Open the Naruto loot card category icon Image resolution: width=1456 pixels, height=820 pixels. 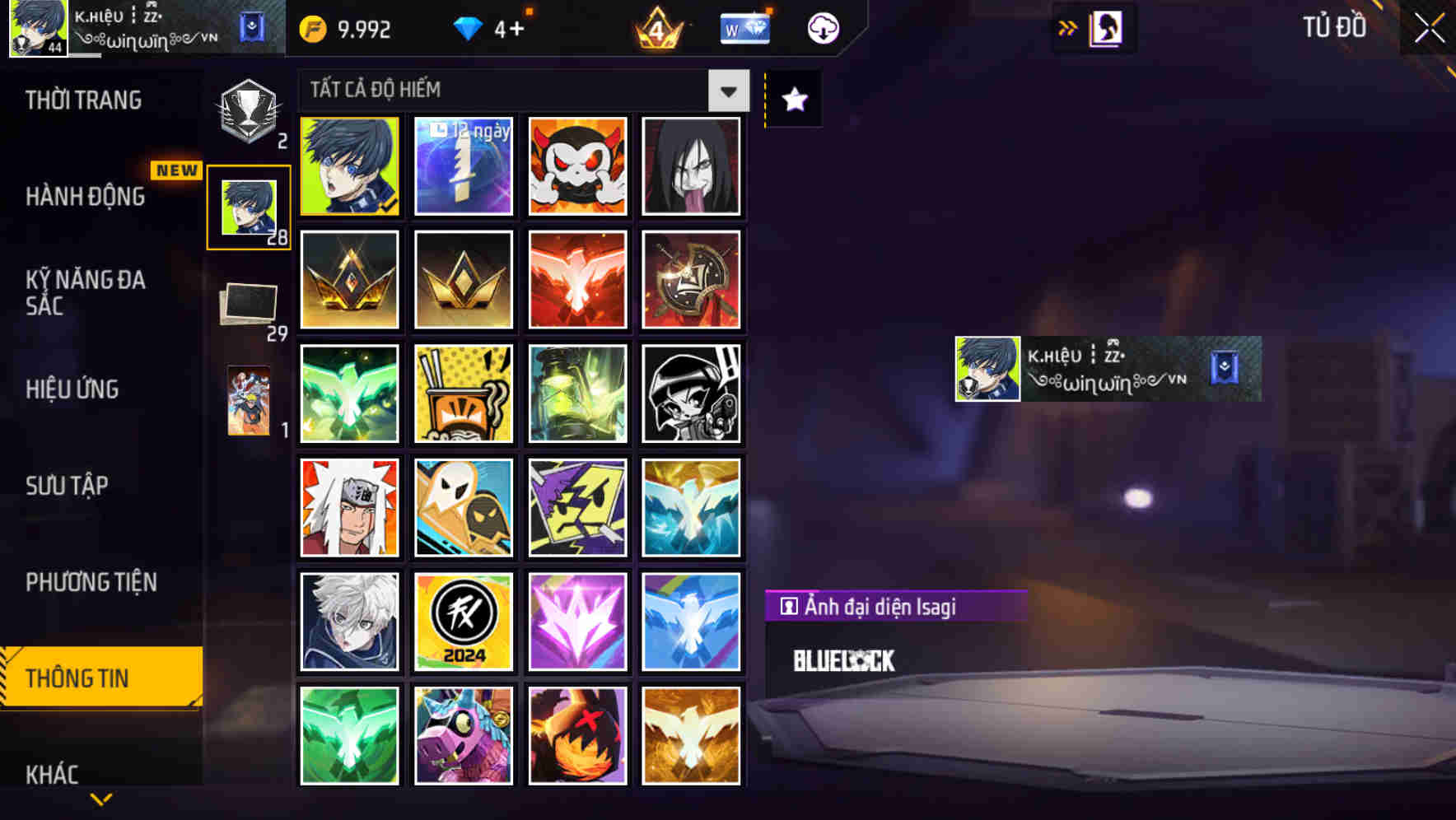(x=247, y=401)
